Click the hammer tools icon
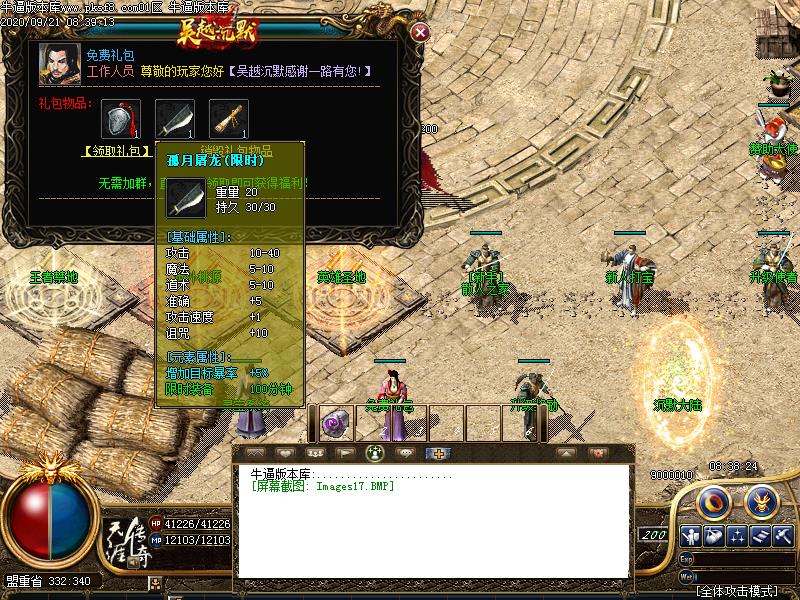This screenshot has width=800, height=600. [783, 537]
